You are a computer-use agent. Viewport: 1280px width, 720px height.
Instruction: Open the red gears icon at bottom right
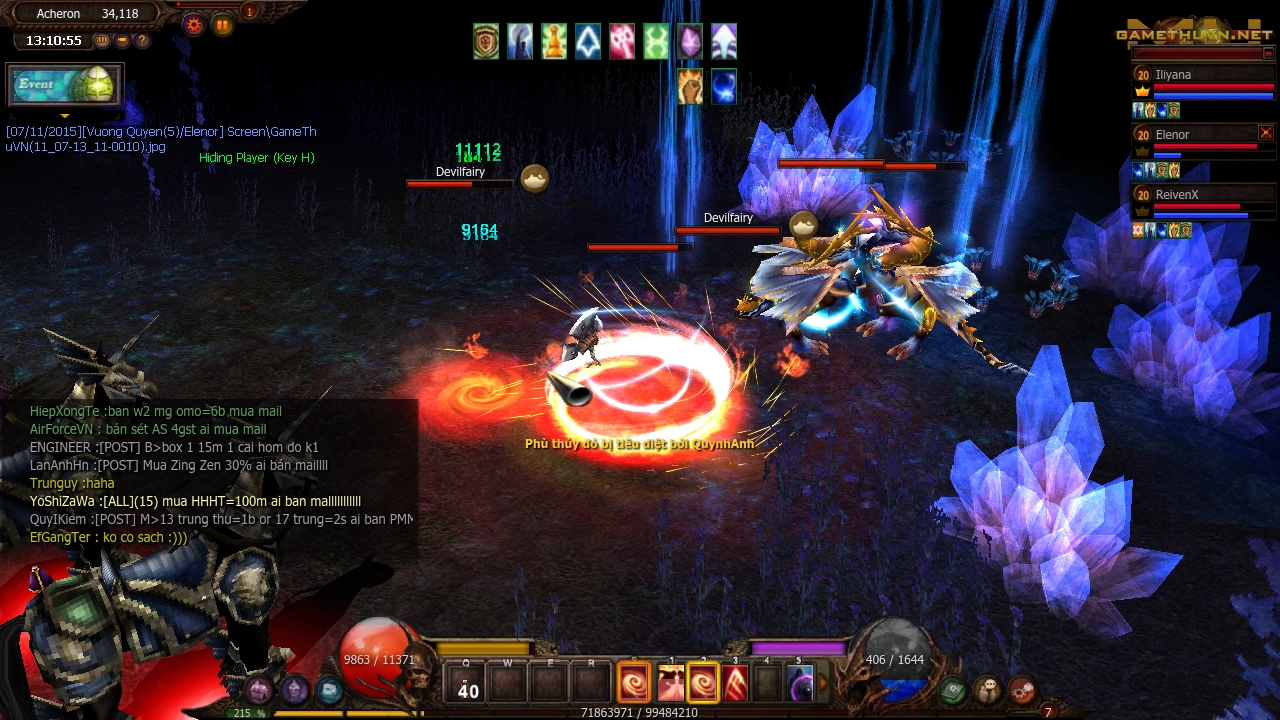(1022, 689)
